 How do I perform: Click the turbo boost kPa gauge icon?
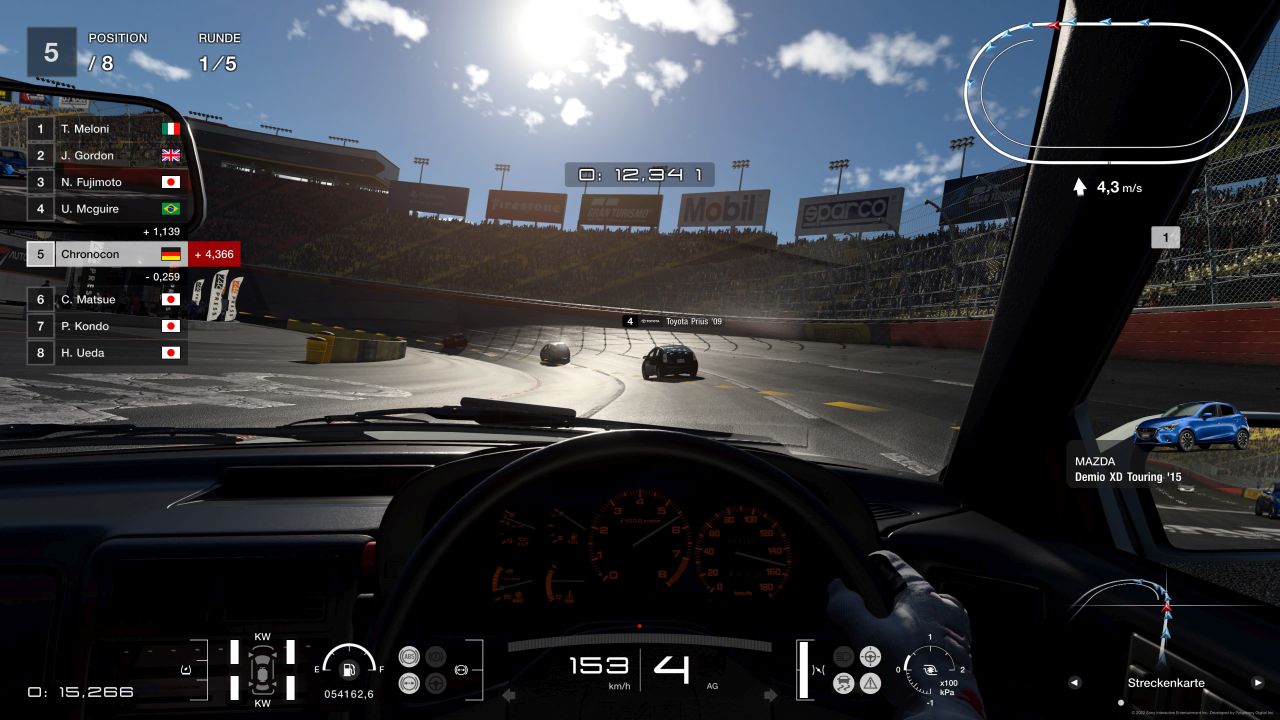pos(931,670)
